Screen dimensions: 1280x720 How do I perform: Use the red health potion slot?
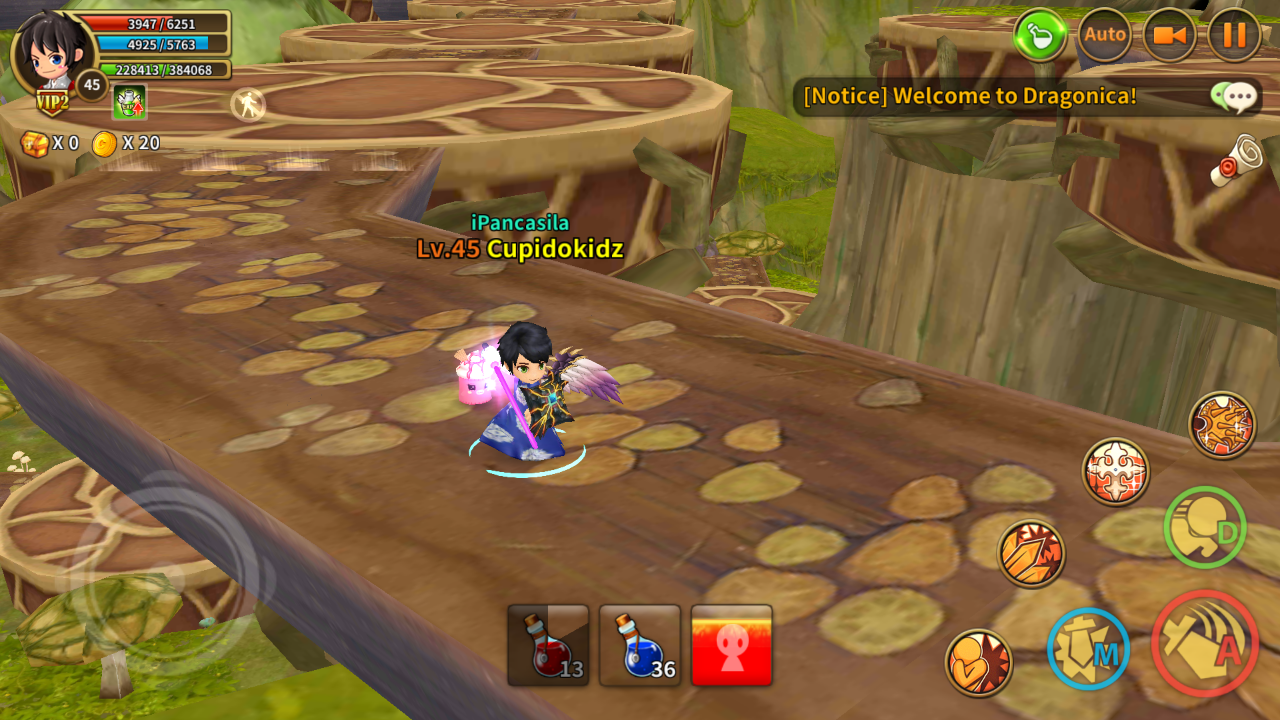tap(548, 646)
